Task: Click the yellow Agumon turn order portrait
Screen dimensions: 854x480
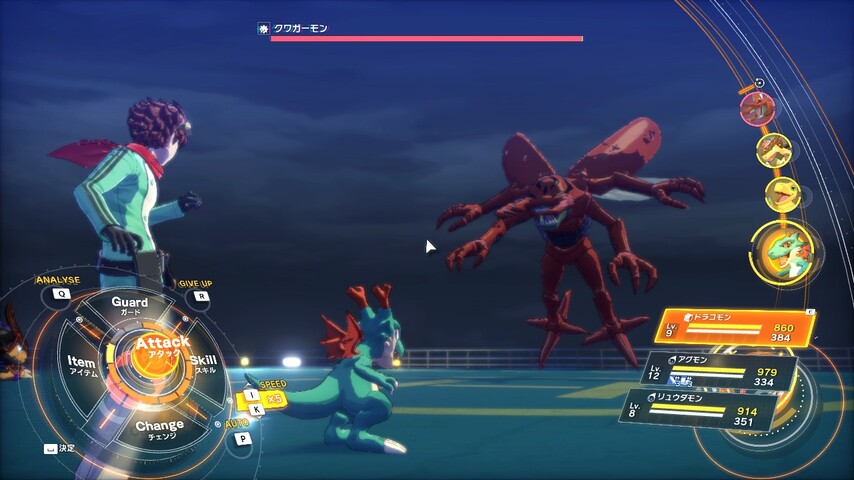Action: pyautogui.click(x=781, y=194)
